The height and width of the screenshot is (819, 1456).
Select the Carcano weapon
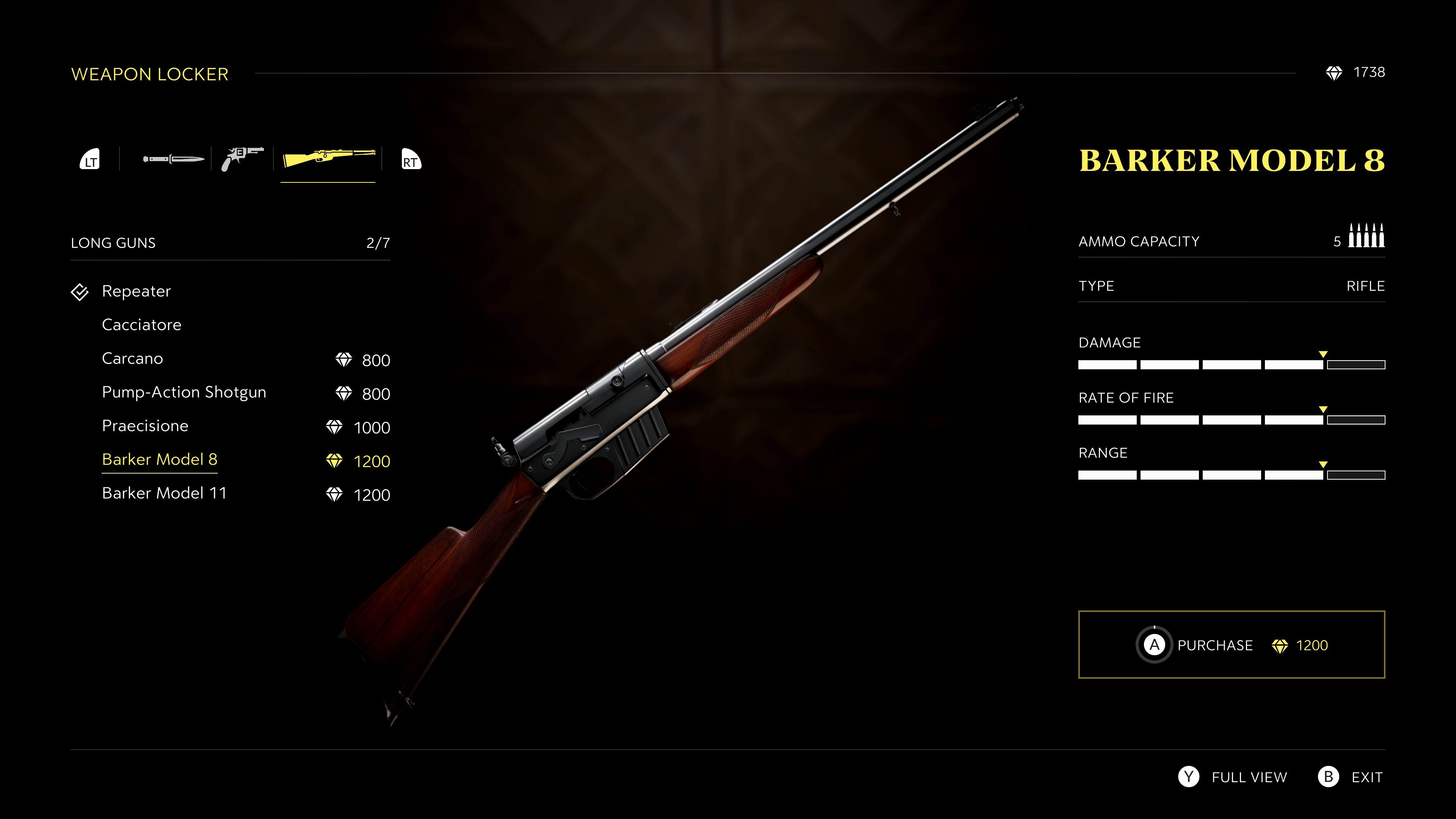pos(132,358)
